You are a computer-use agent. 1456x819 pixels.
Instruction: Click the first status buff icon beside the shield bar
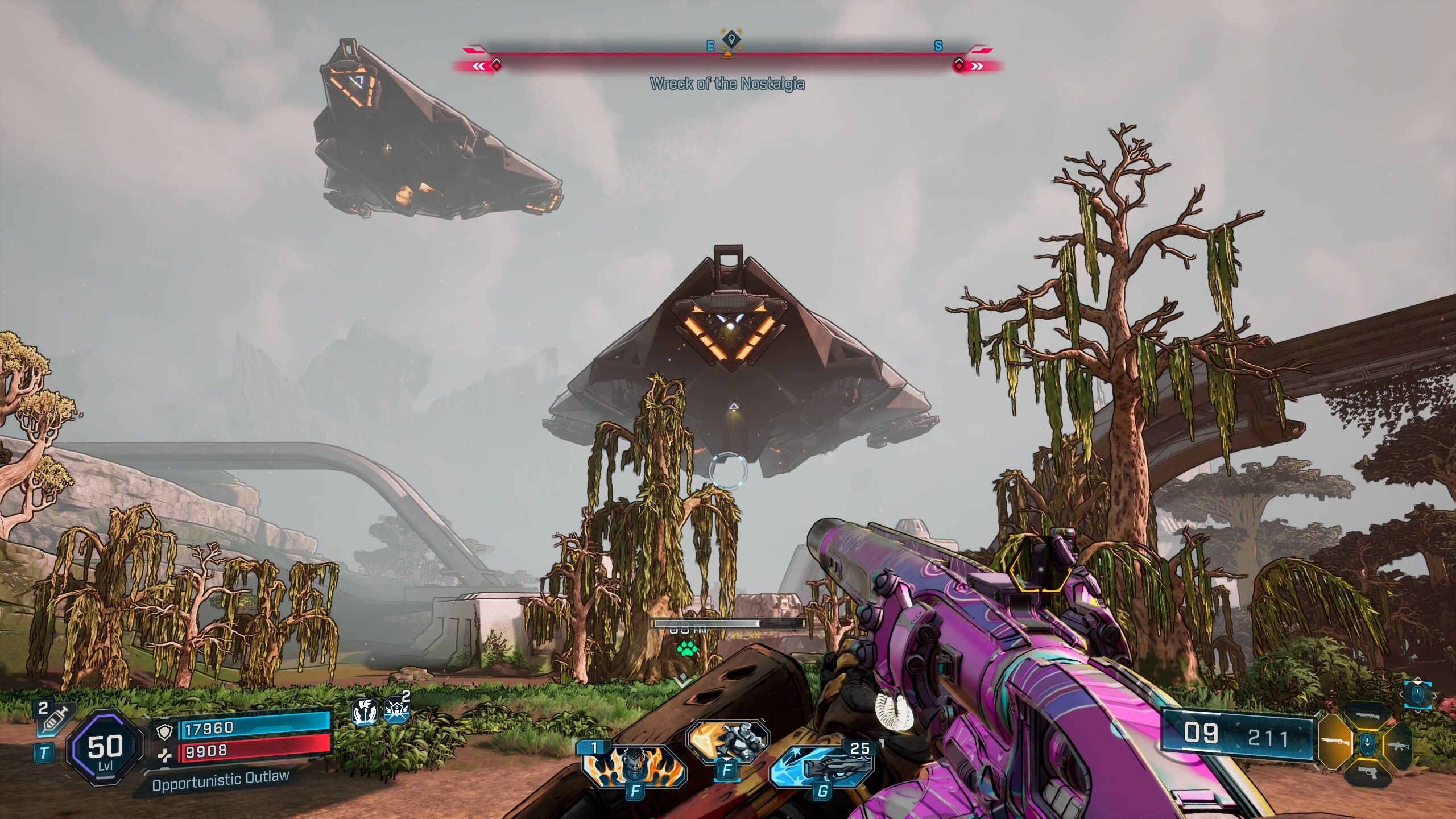click(365, 712)
